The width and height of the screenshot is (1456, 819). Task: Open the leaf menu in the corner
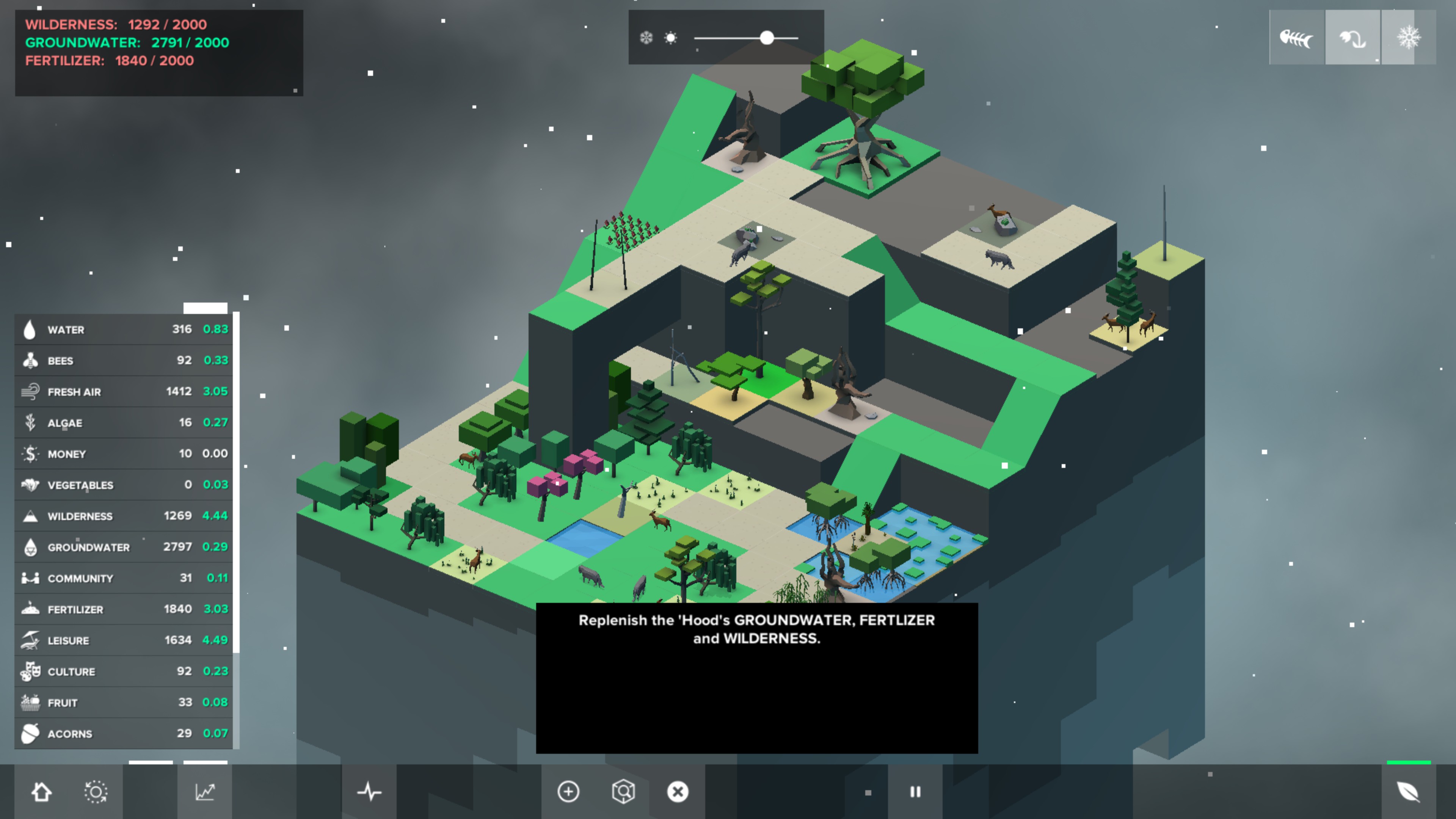point(1408,792)
